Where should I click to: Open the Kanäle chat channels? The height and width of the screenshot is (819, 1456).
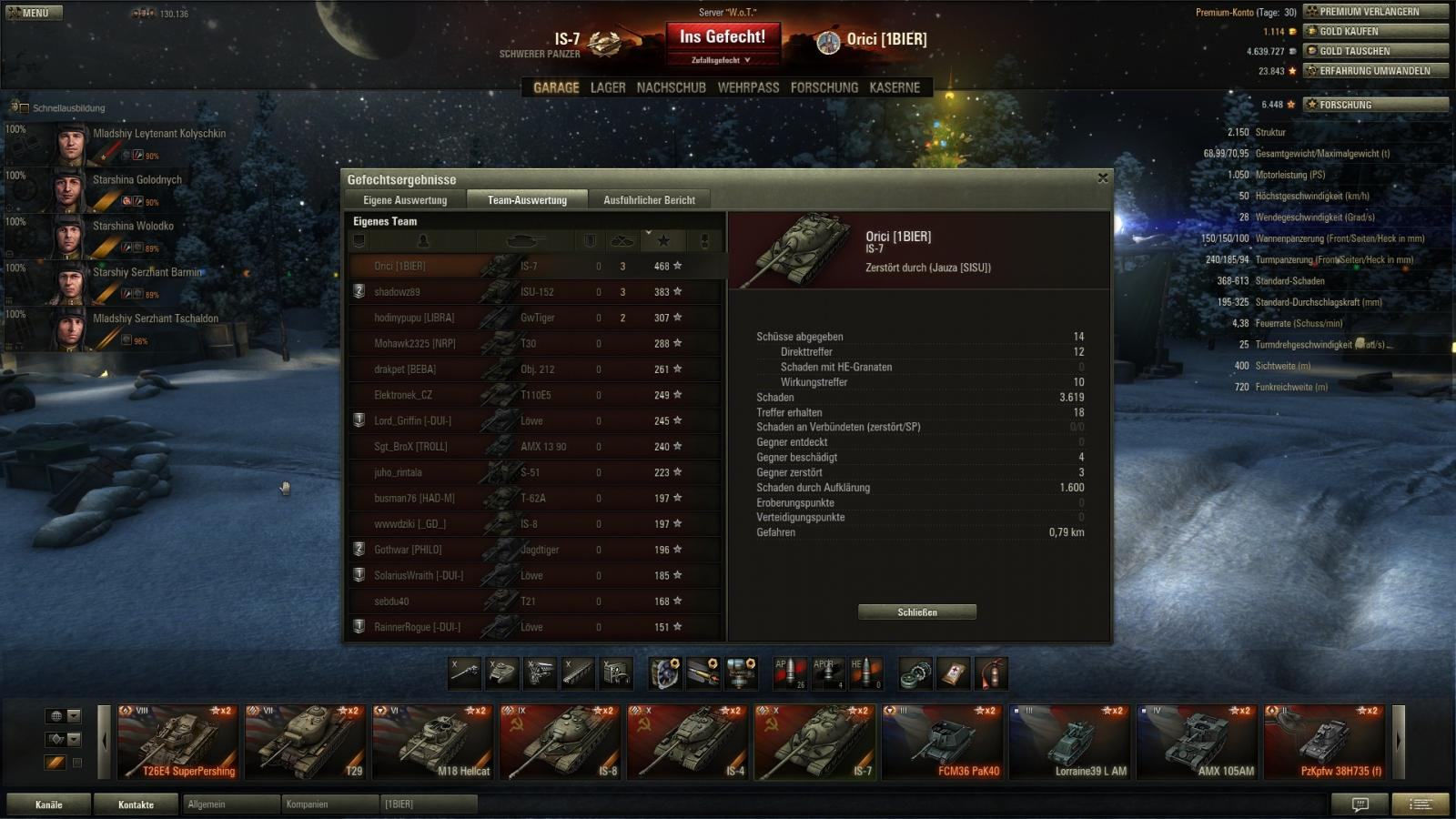click(49, 804)
